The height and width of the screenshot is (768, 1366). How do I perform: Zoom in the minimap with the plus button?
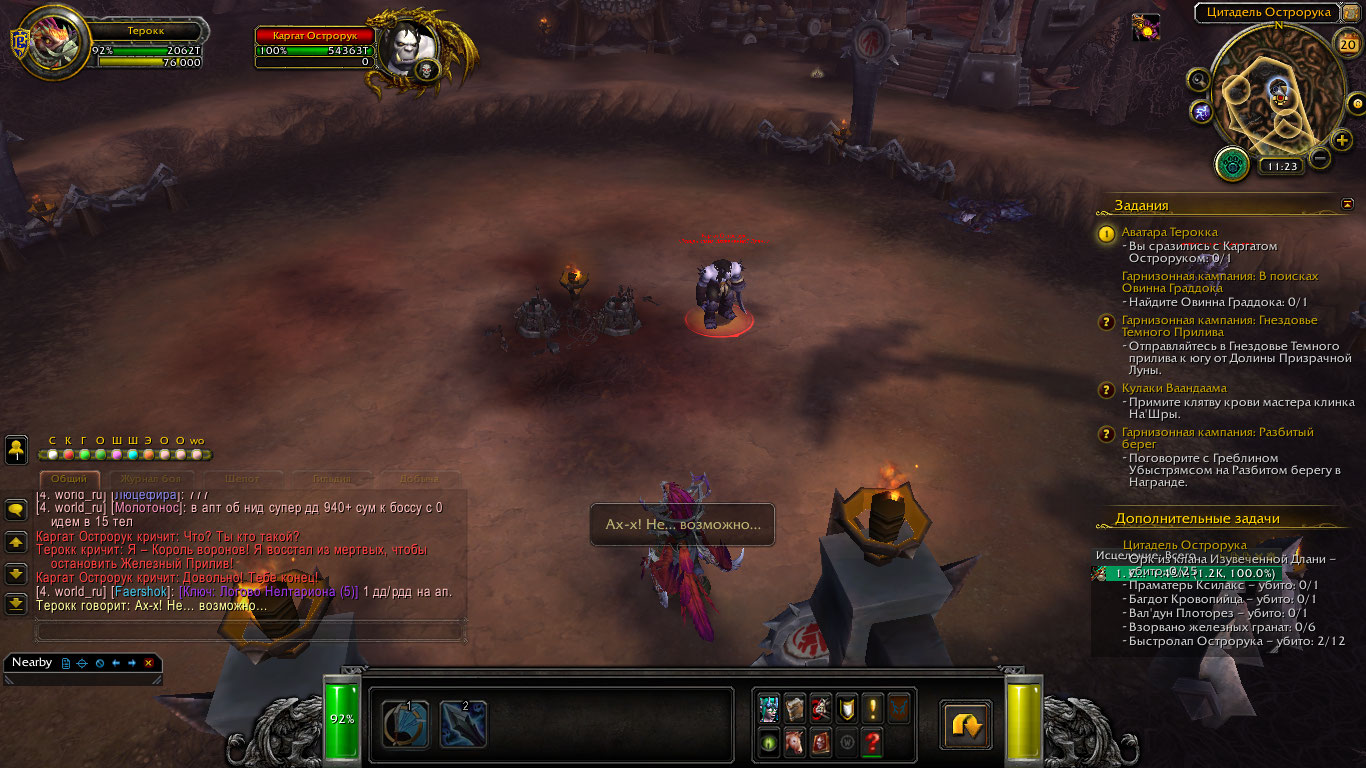coord(1342,140)
